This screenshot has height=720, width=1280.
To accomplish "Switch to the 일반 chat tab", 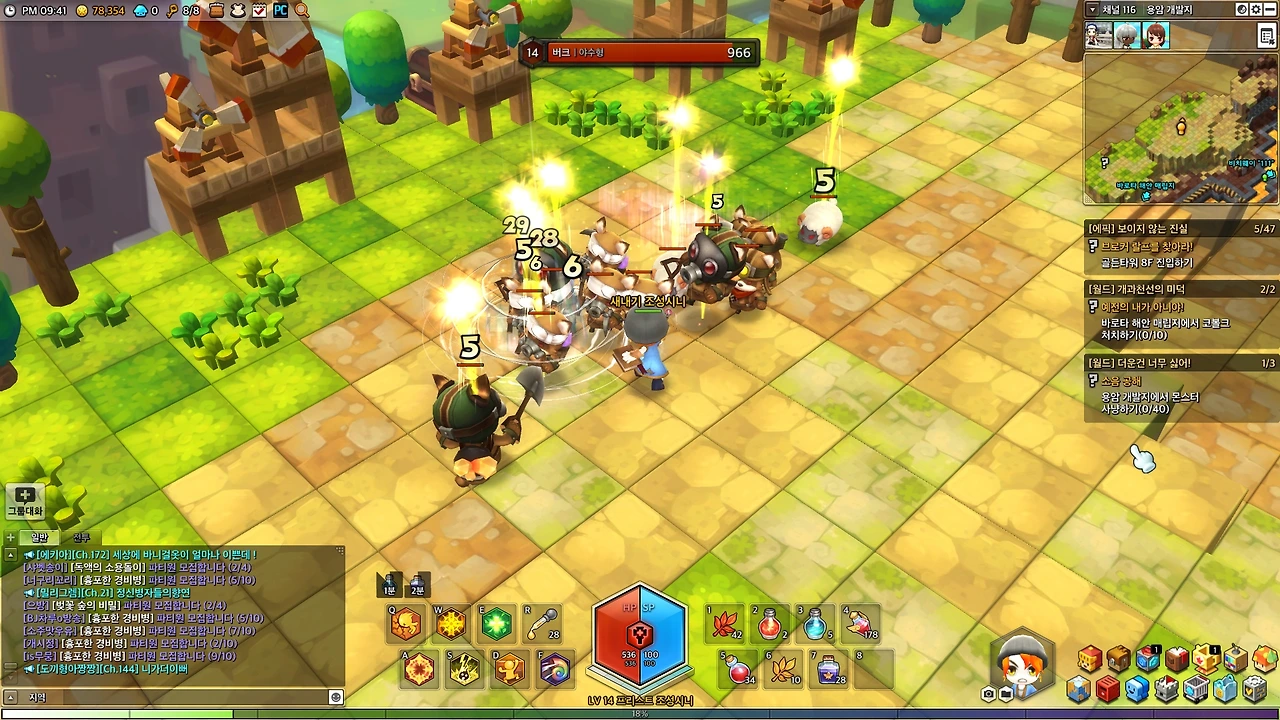I will tap(39, 537).
